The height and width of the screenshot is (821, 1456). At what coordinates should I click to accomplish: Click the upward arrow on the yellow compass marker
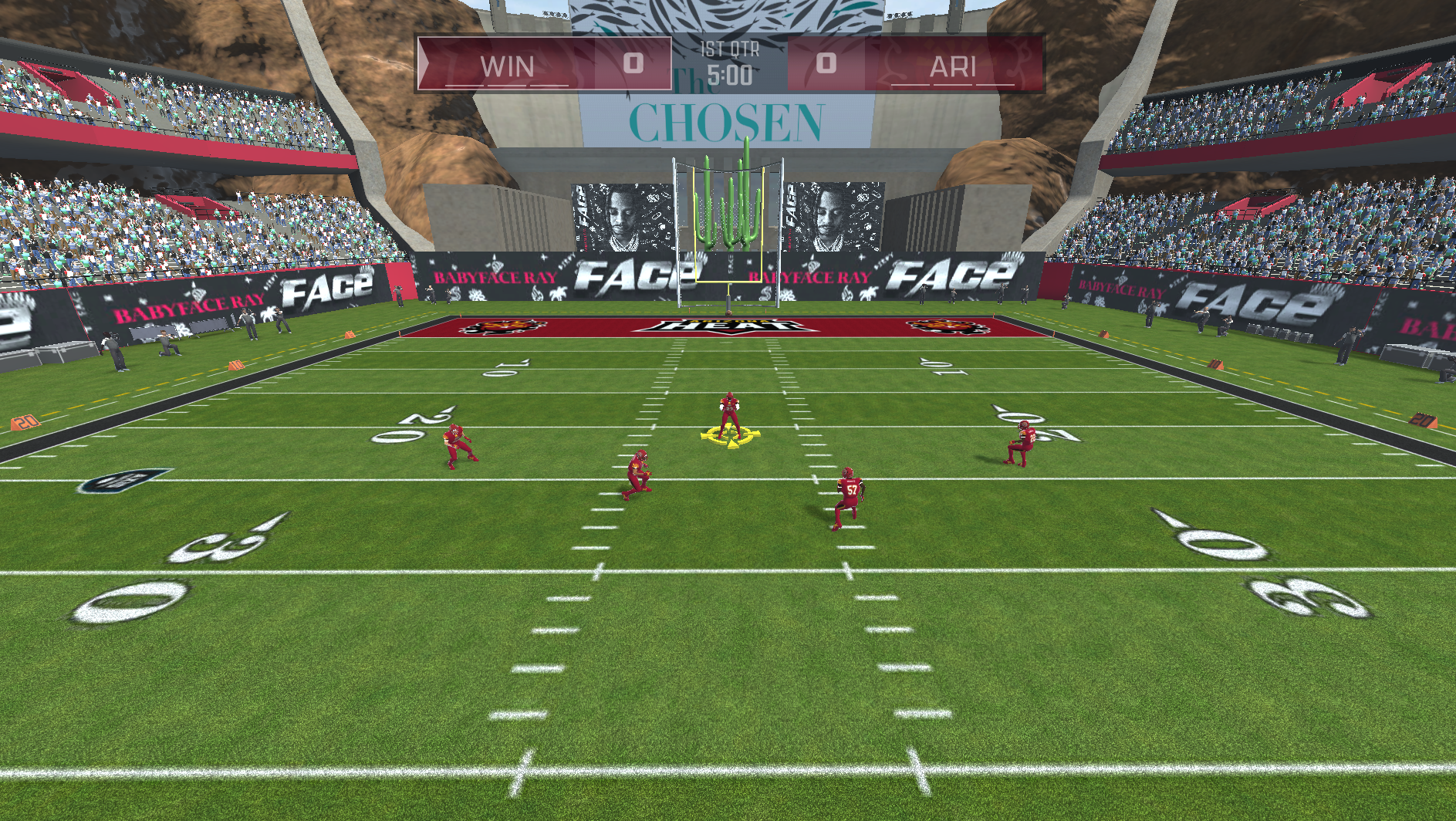(x=728, y=423)
